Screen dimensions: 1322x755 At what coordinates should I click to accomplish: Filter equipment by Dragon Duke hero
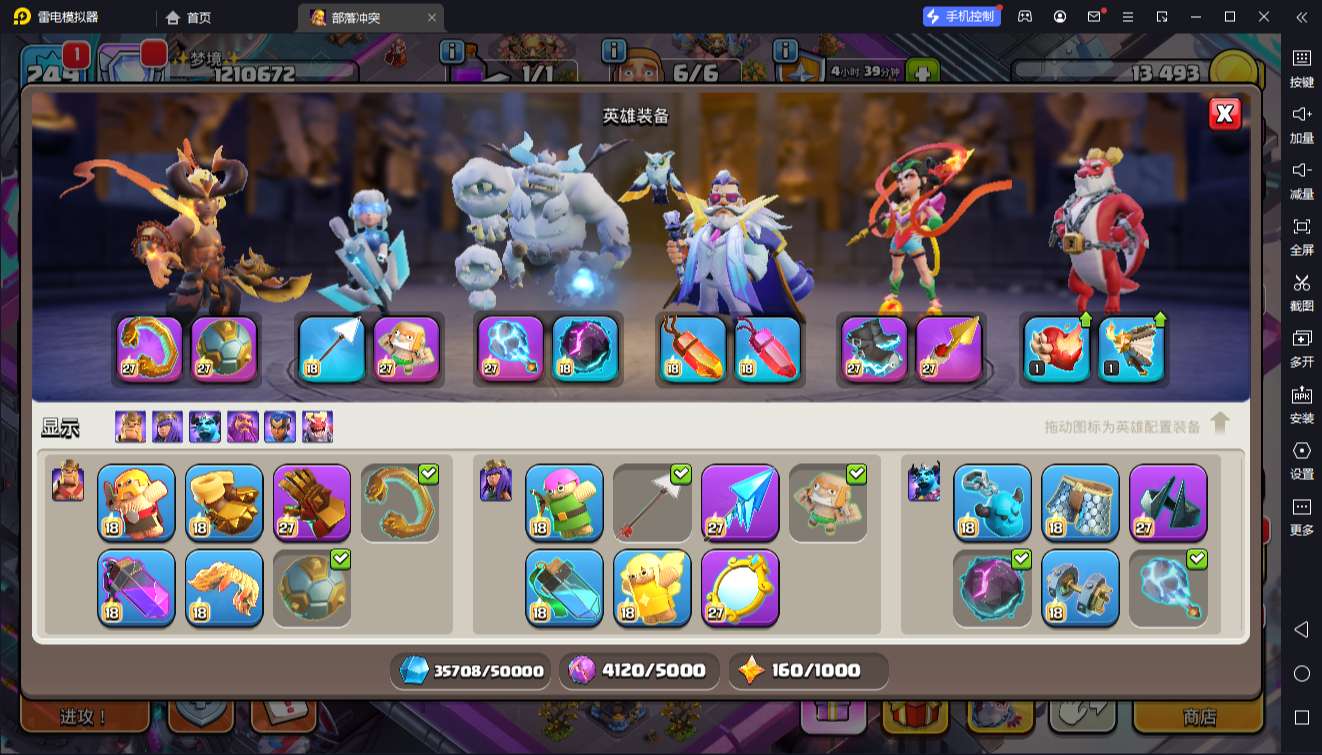click(x=317, y=427)
